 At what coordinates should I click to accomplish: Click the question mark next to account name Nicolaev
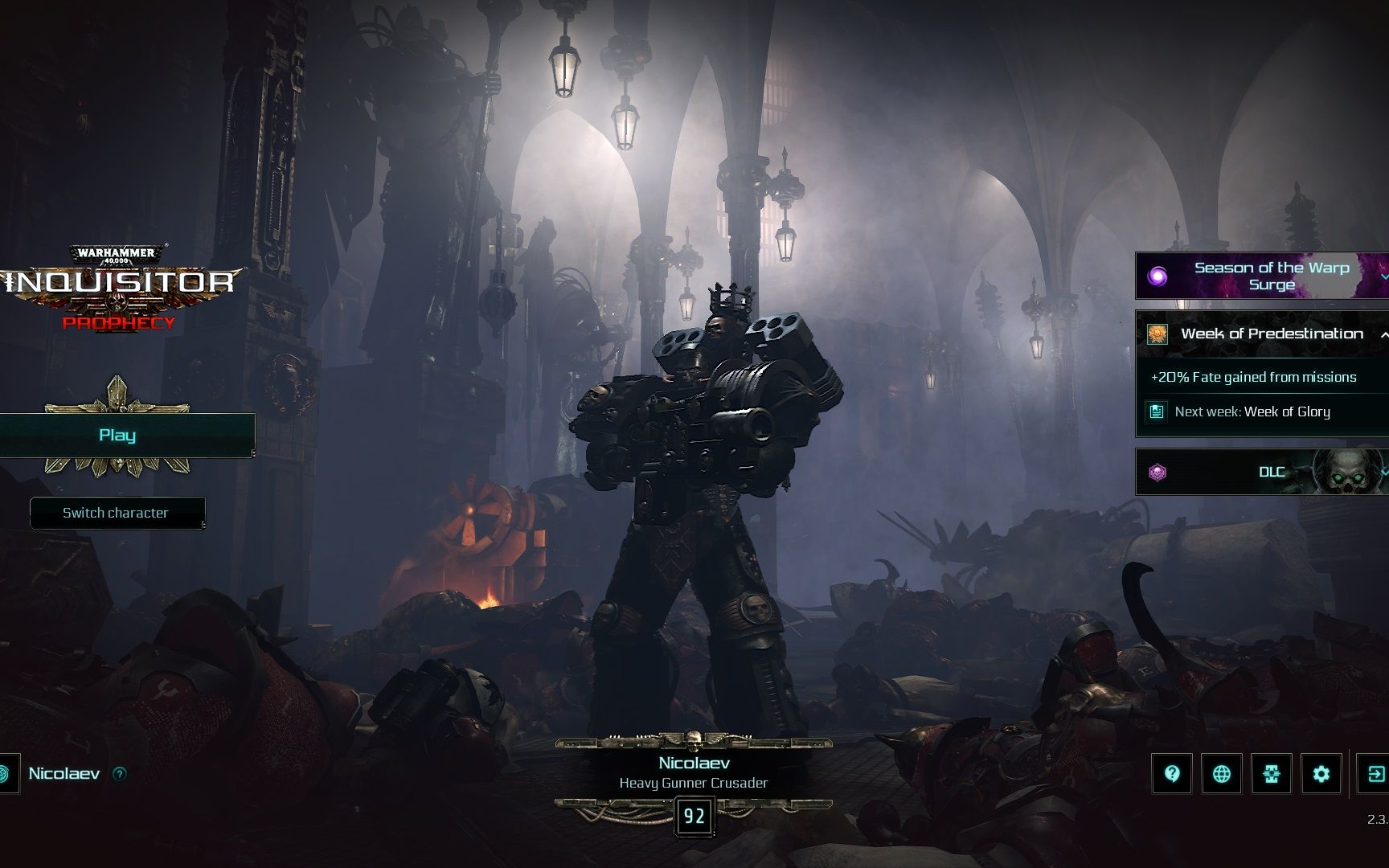coord(120,774)
